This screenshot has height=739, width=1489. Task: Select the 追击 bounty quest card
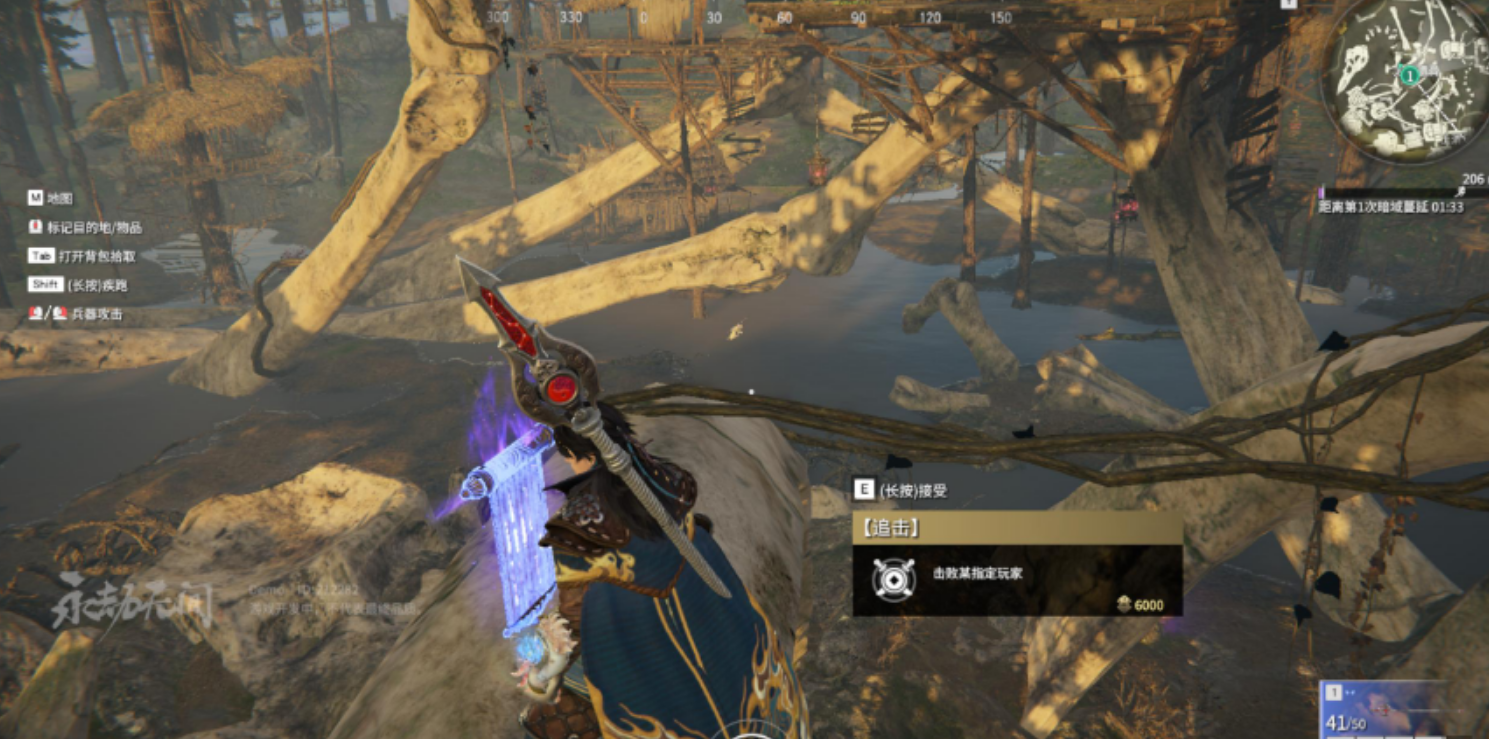tap(1017, 564)
